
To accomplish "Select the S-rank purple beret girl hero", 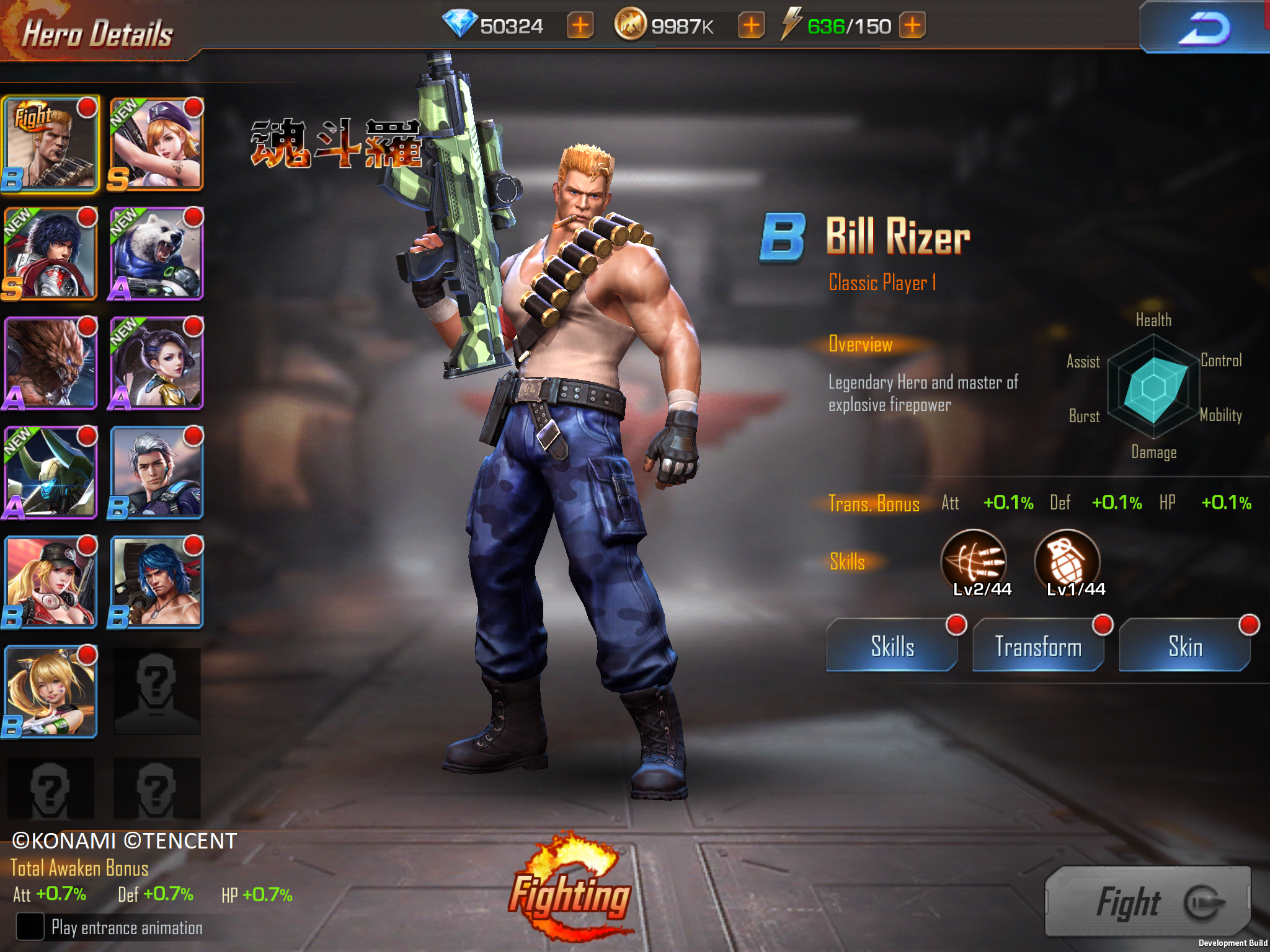I will 156,144.
